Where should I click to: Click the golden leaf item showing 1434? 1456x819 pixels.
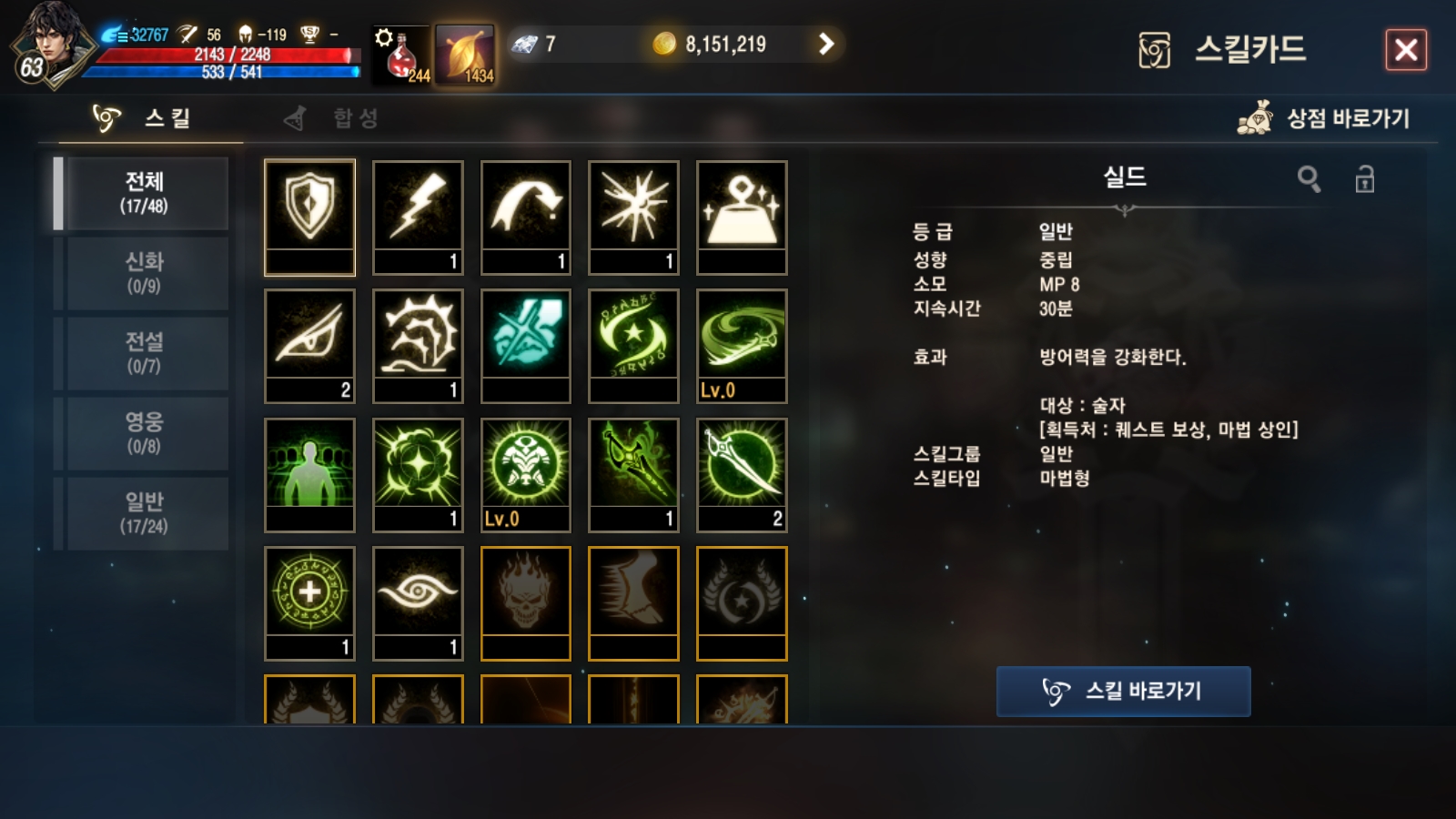(x=466, y=50)
